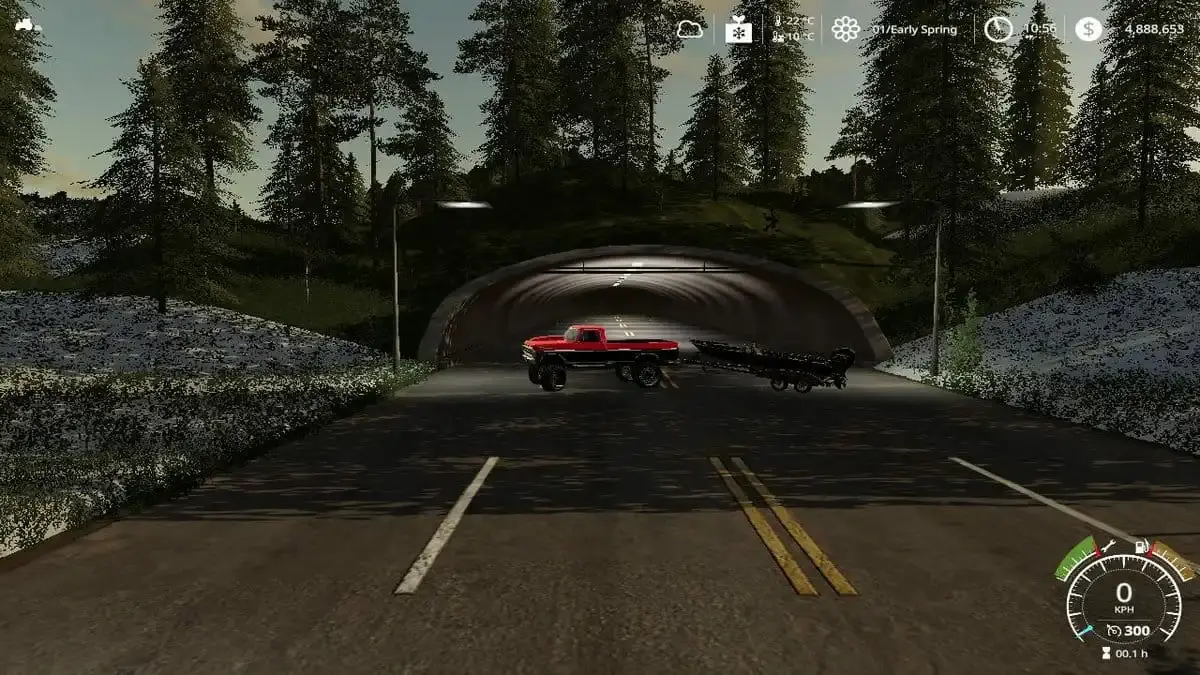Open finances via the dollar coin icon

click(1089, 29)
